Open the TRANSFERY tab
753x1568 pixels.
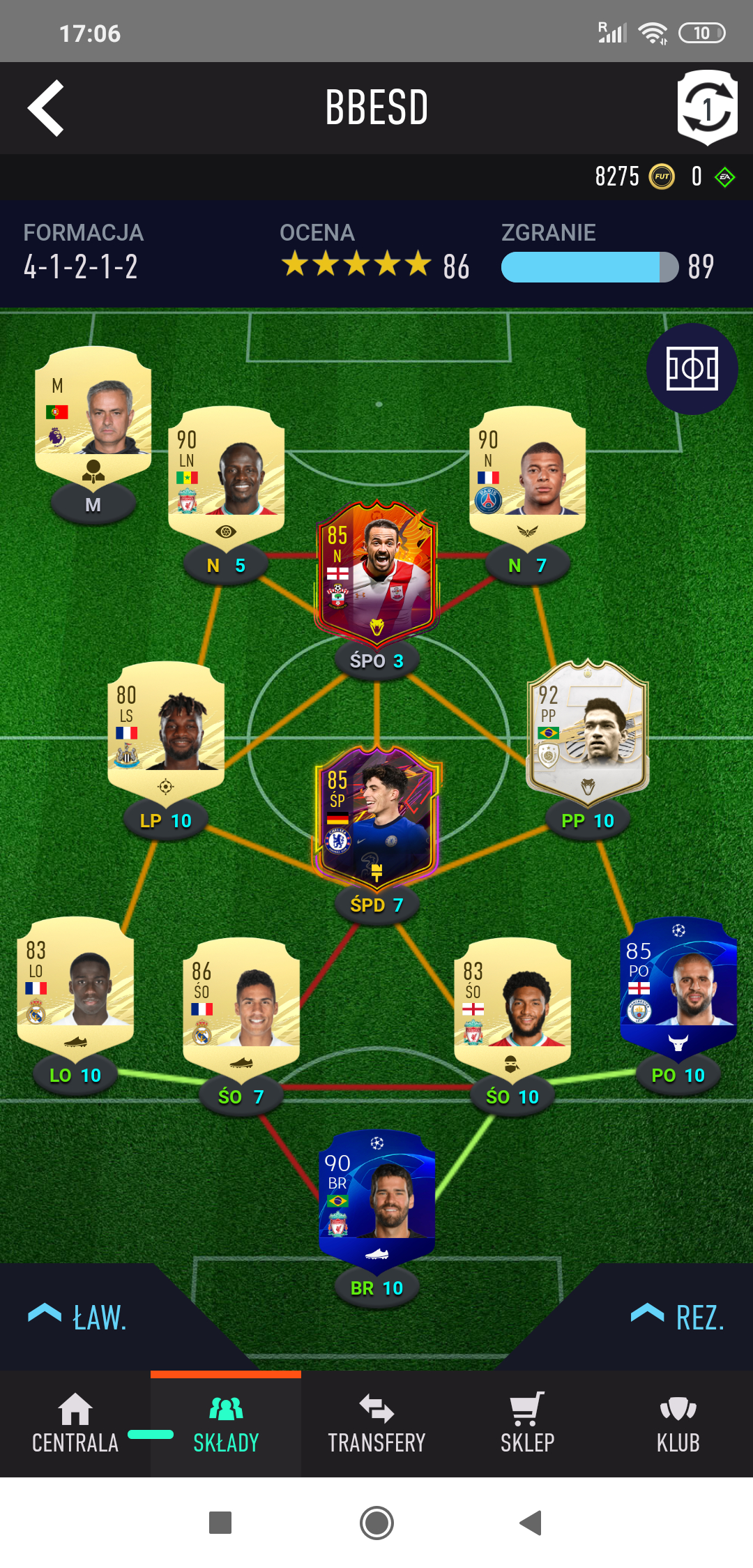[x=376, y=1424]
